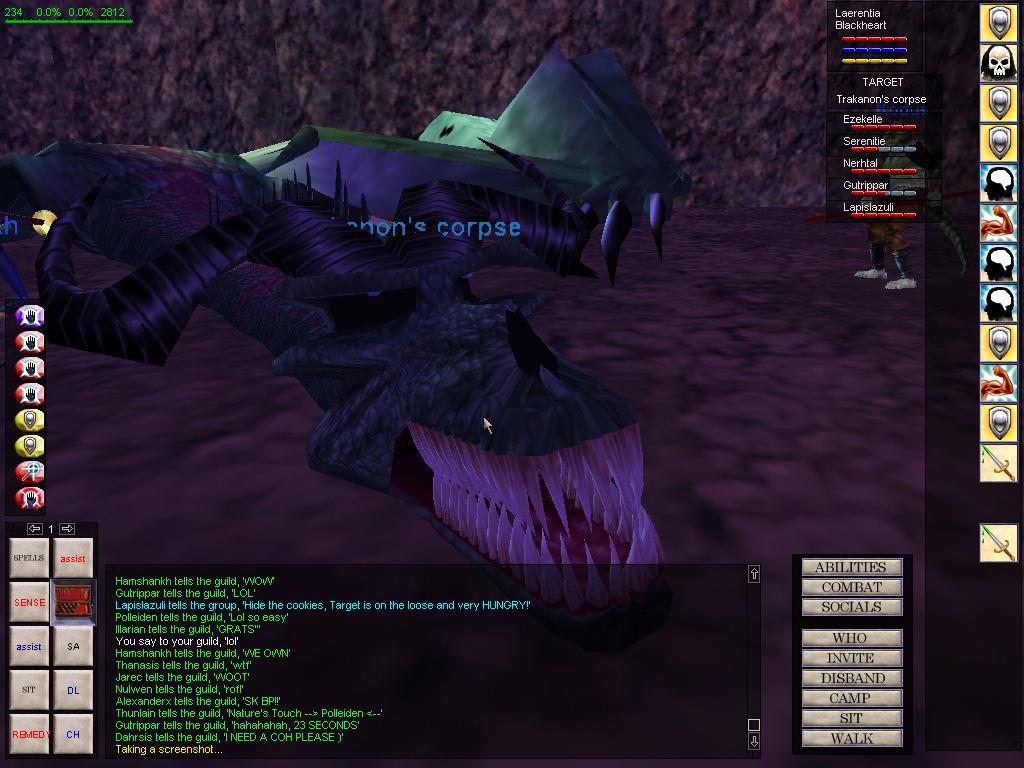Click the WHO button
Viewport: 1024px width, 768px height.
pos(851,638)
